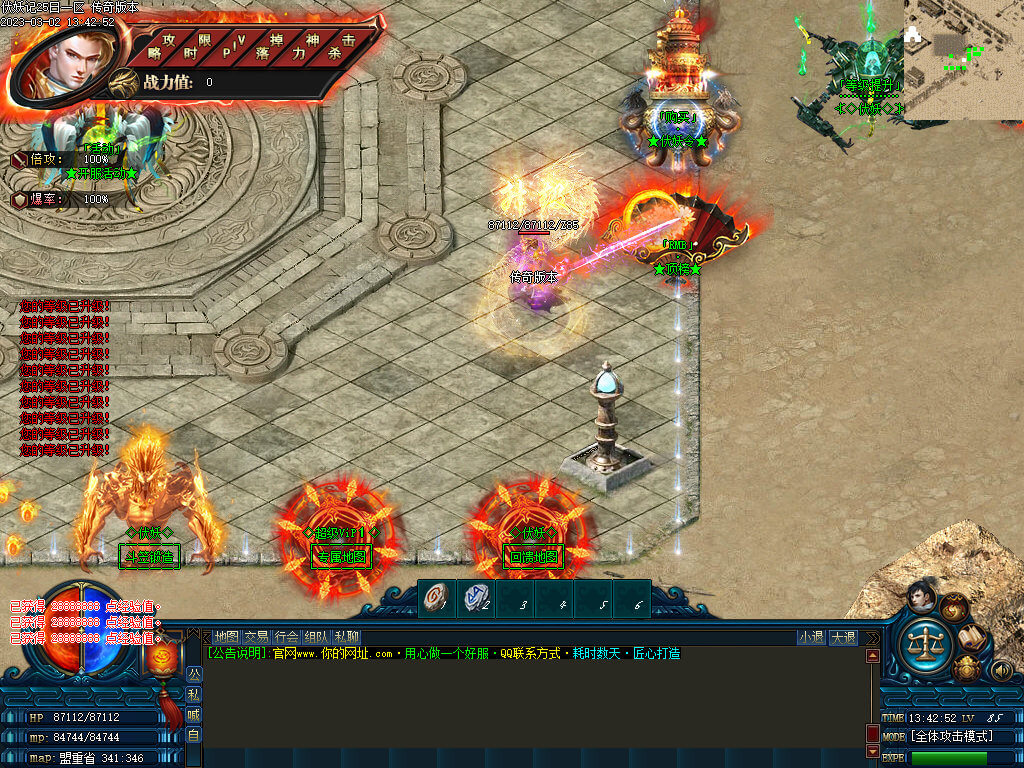Screen dimensions: 1024x768
Task: Switch to the 交易 trade tab
Action: [257, 637]
